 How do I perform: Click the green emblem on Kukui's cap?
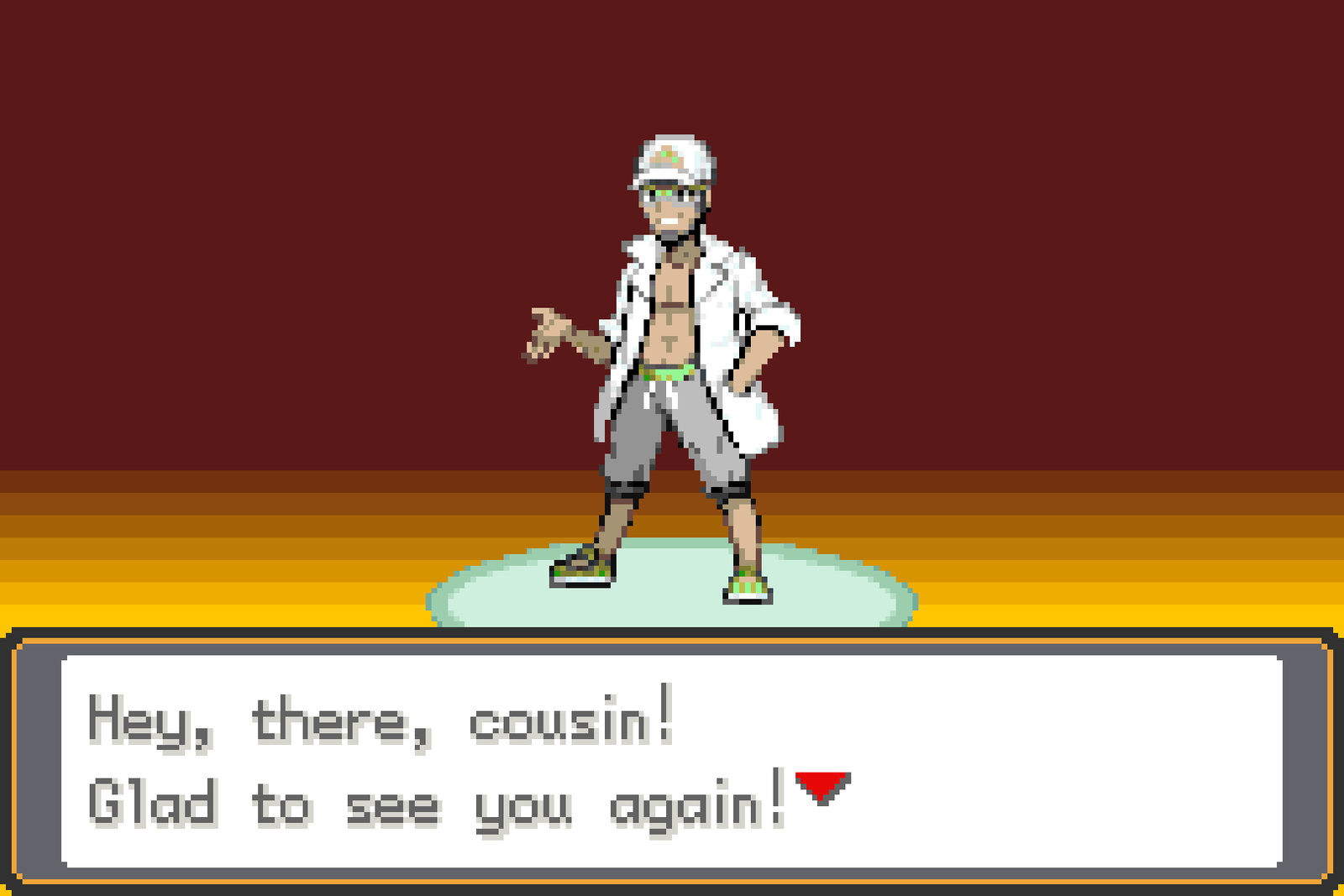pos(666,155)
